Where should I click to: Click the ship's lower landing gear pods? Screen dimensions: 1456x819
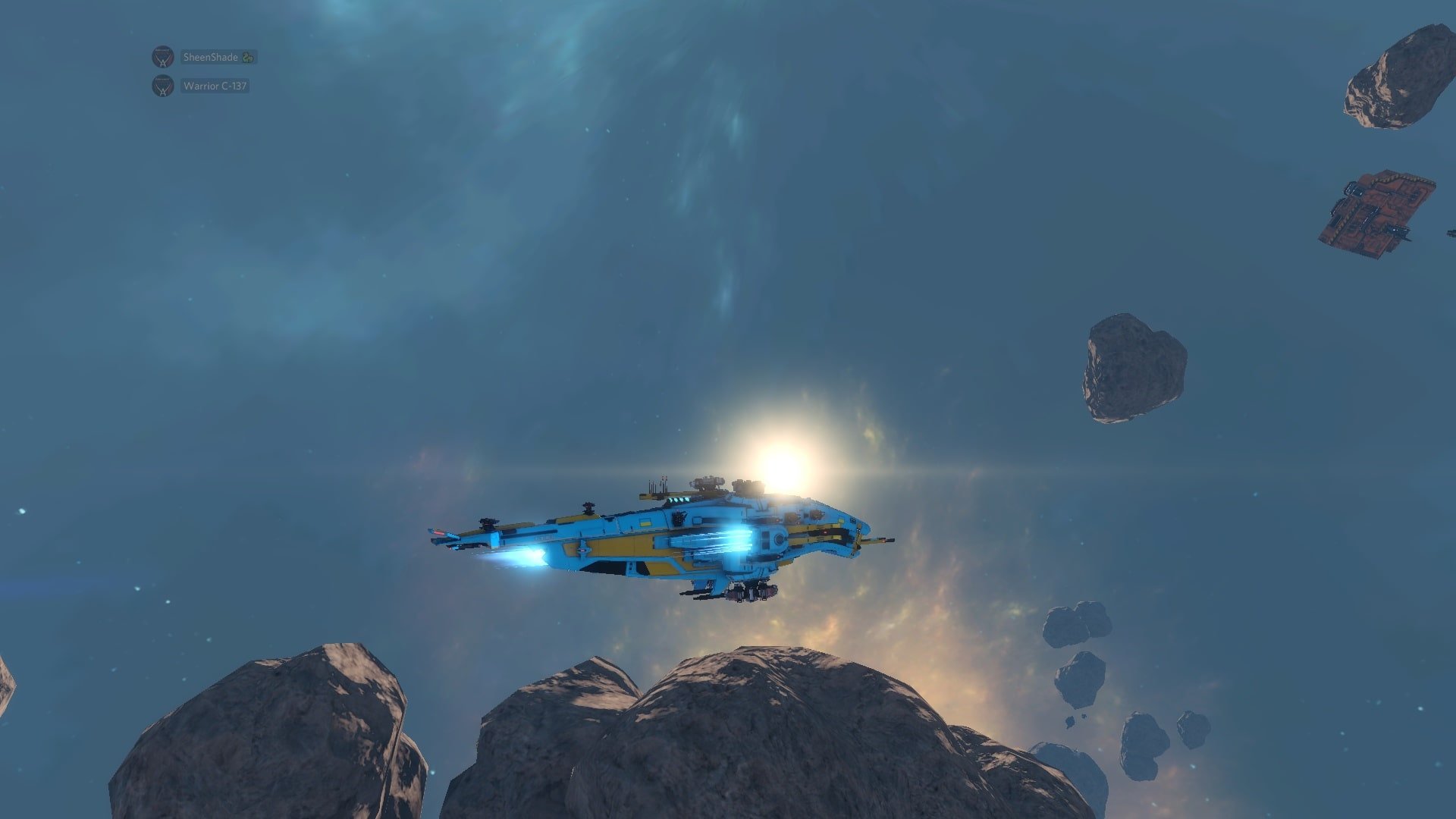point(748,591)
